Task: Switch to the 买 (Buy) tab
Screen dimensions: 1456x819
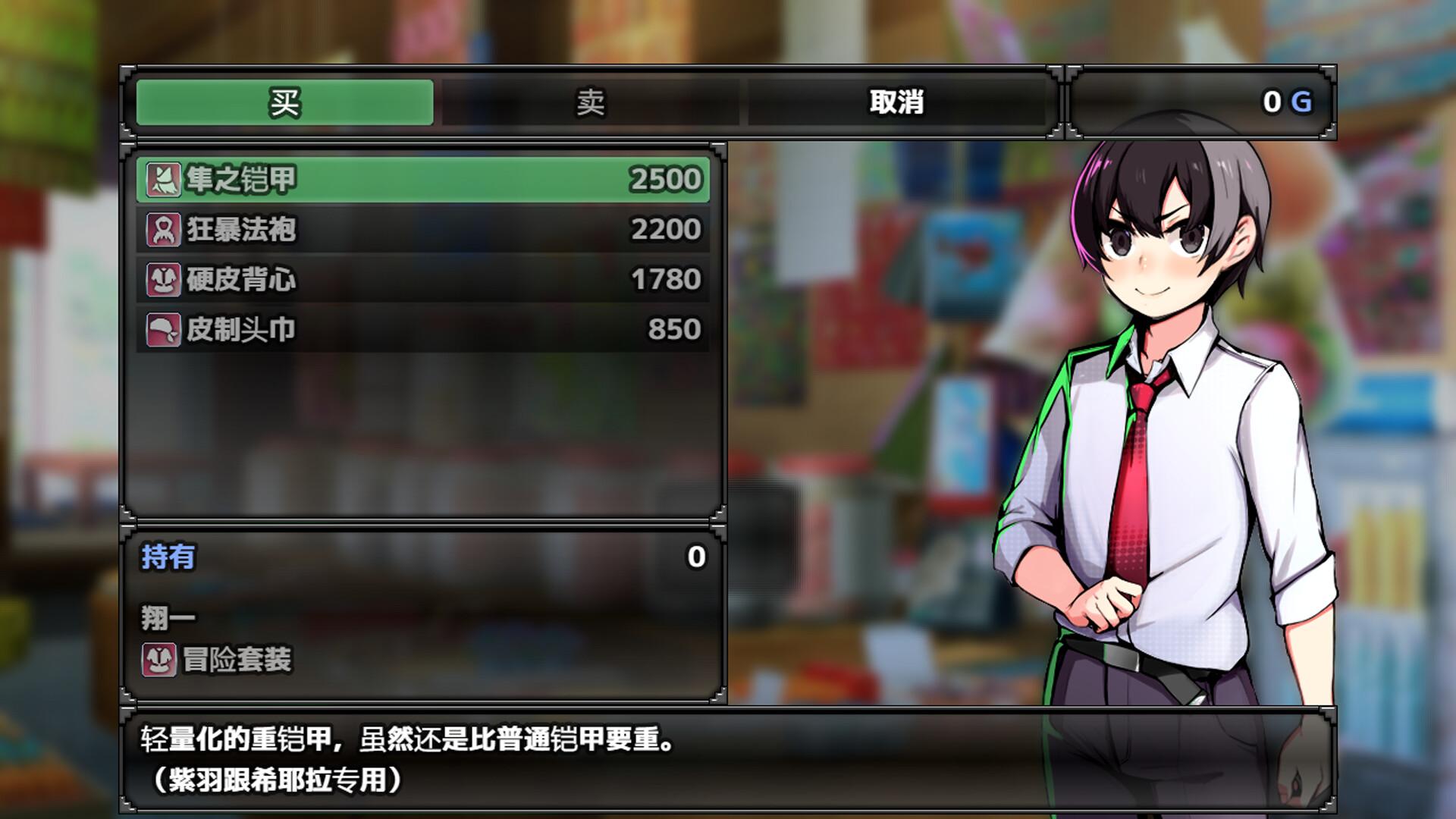Action: [x=284, y=105]
